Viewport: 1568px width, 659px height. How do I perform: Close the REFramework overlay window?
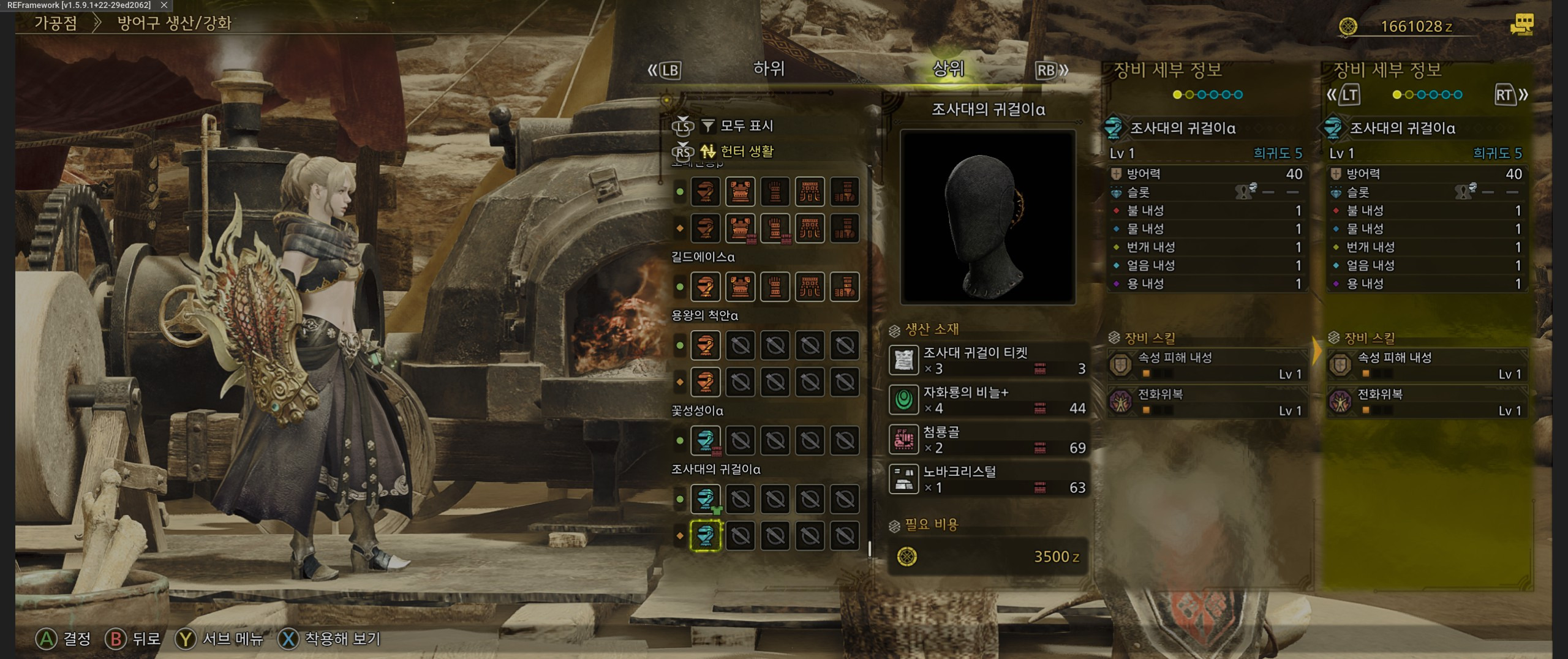[164, 5]
